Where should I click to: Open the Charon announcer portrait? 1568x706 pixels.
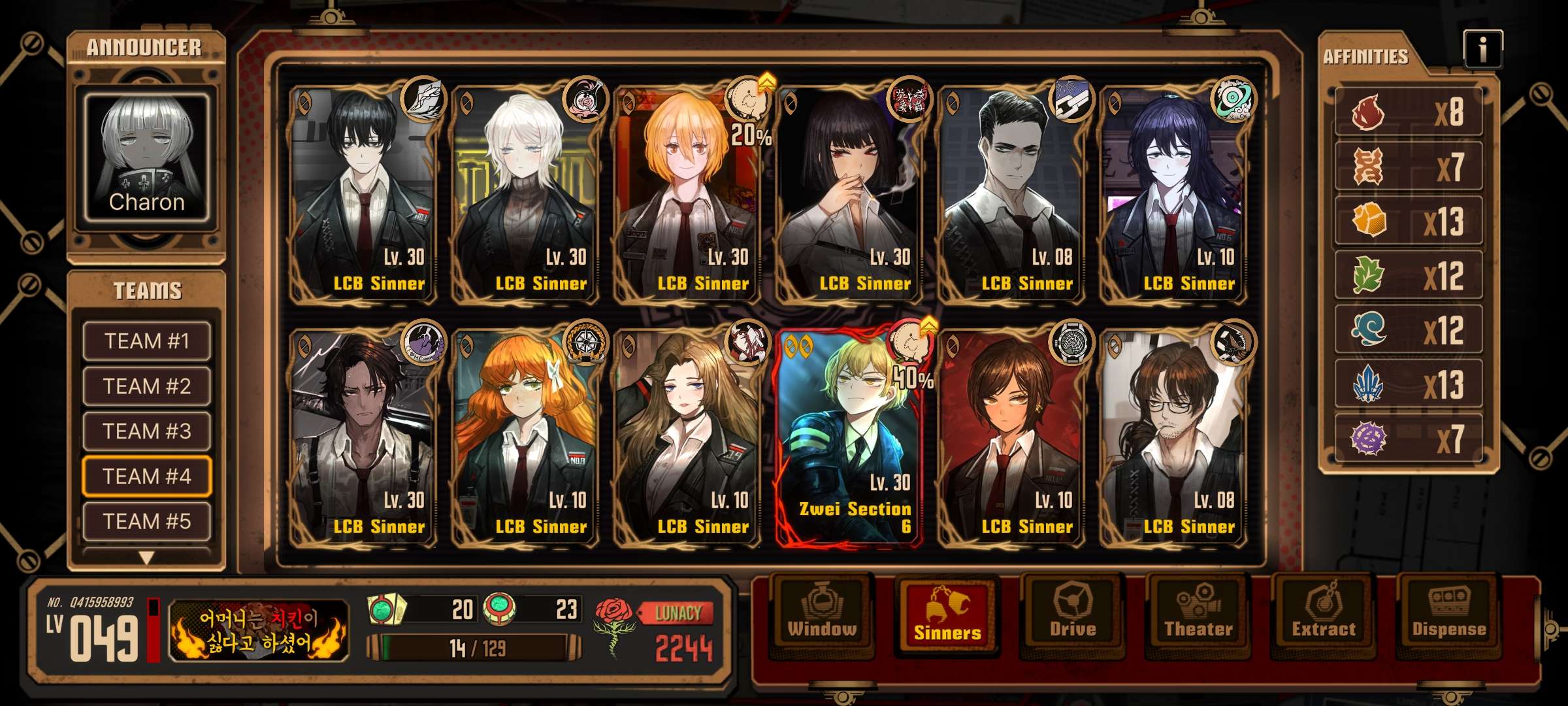point(146,157)
